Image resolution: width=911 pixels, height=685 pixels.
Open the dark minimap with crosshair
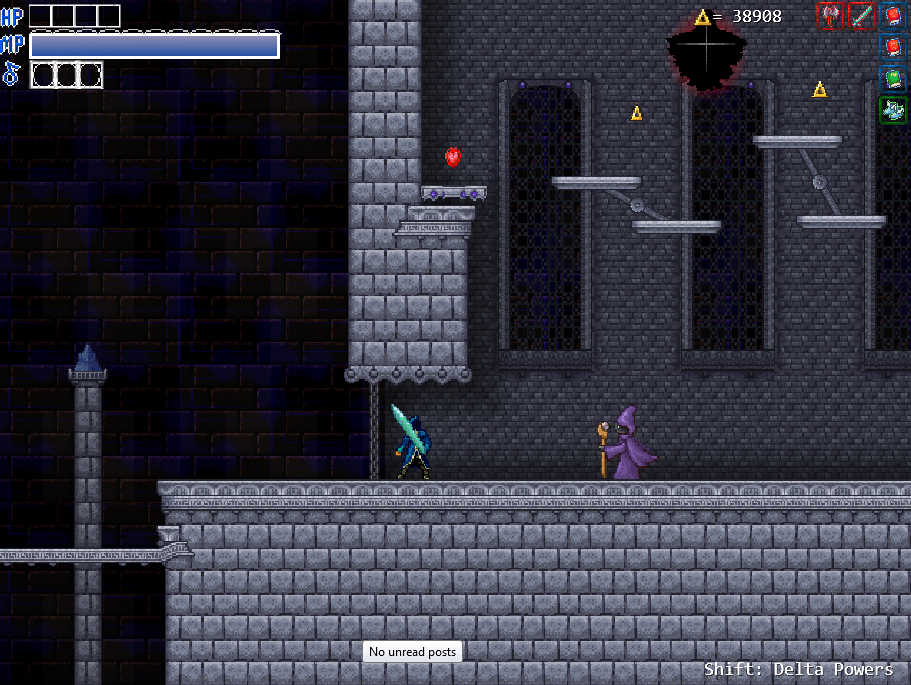707,50
